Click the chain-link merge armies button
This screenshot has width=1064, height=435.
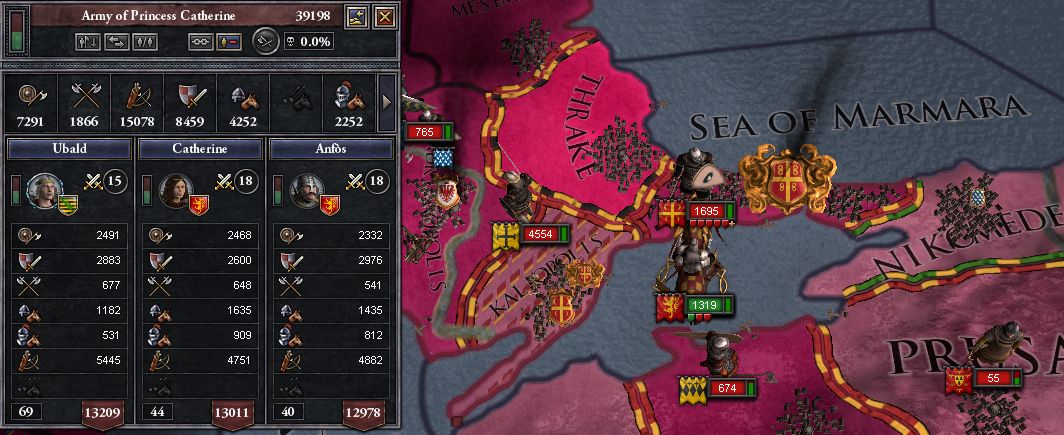(200, 42)
